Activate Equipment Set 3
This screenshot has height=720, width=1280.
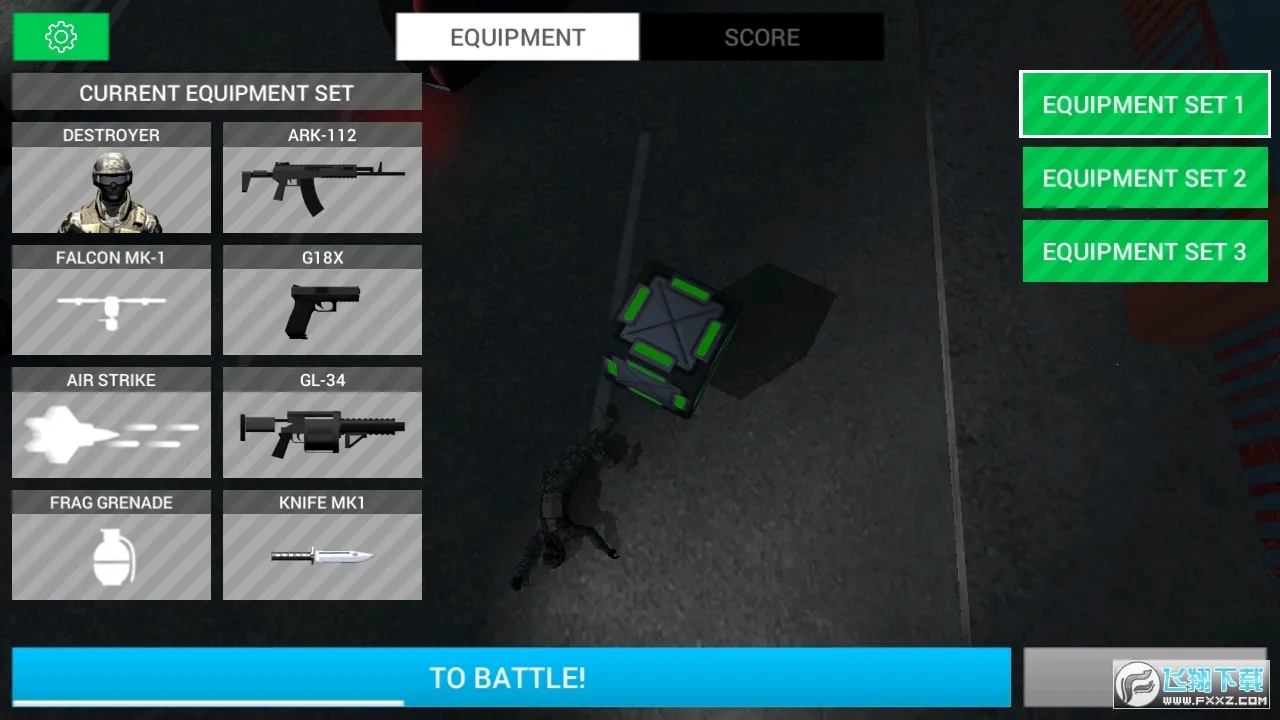tap(1144, 251)
